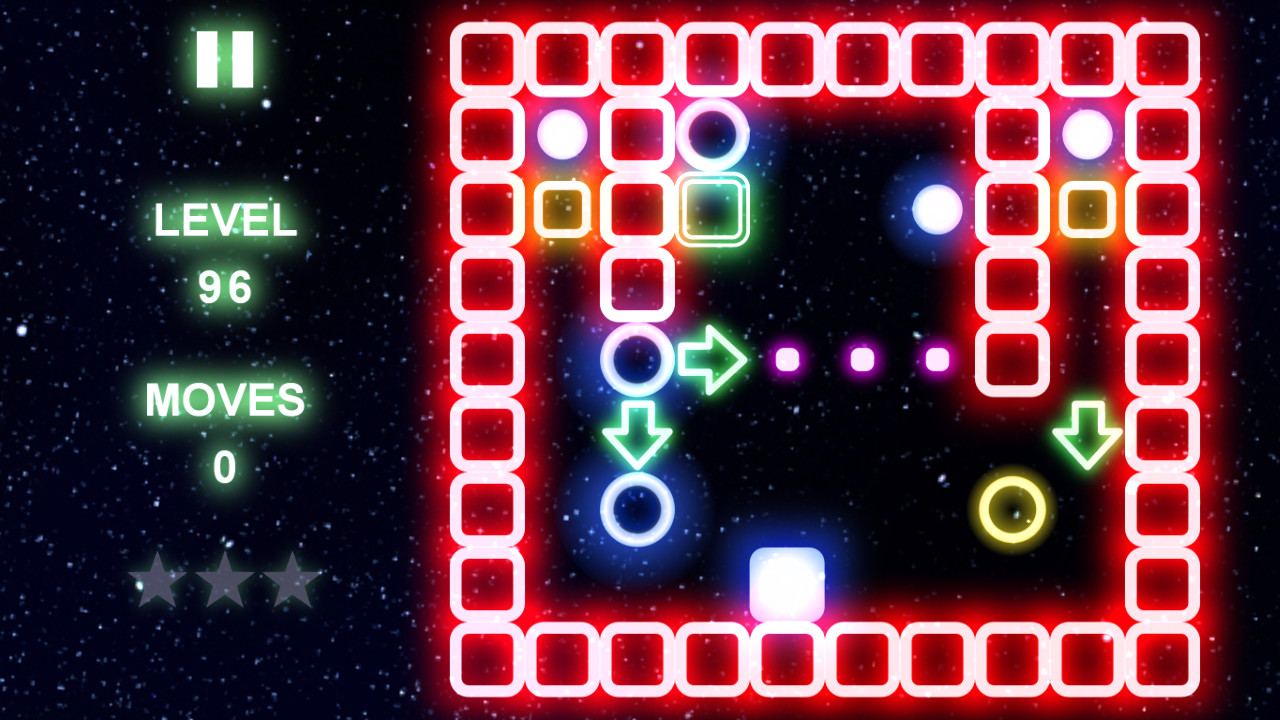The height and width of the screenshot is (720, 1280).
Task: Click the left orange diamond block
Action: pos(564,207)
